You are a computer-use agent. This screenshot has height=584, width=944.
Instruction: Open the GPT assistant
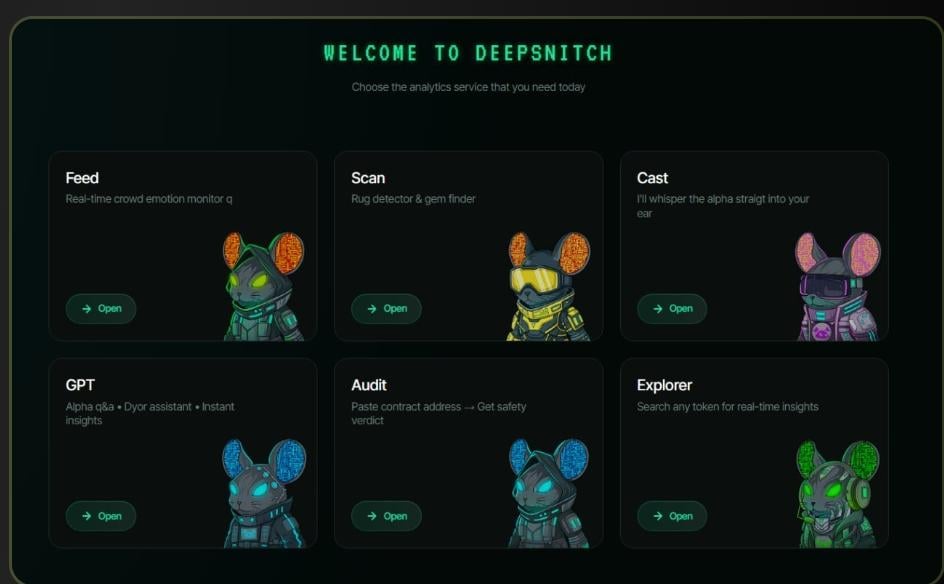coord(101,516)
